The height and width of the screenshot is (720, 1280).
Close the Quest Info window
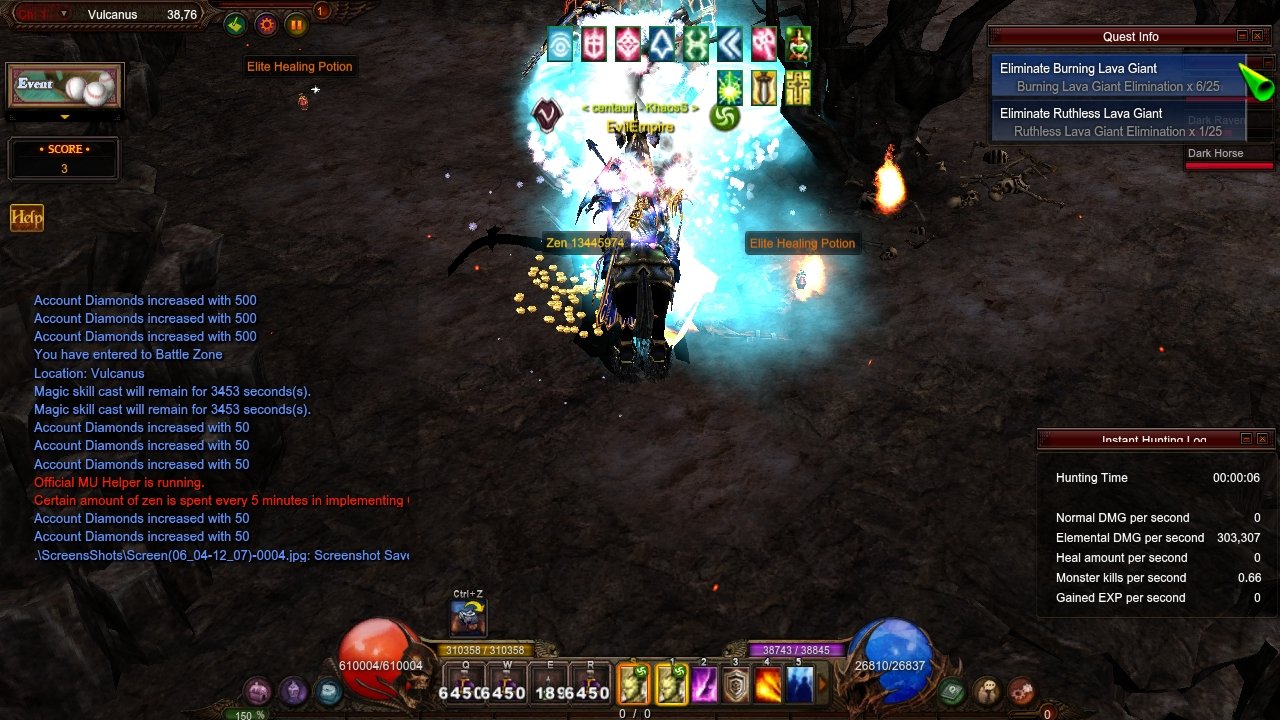(1261, 36)
